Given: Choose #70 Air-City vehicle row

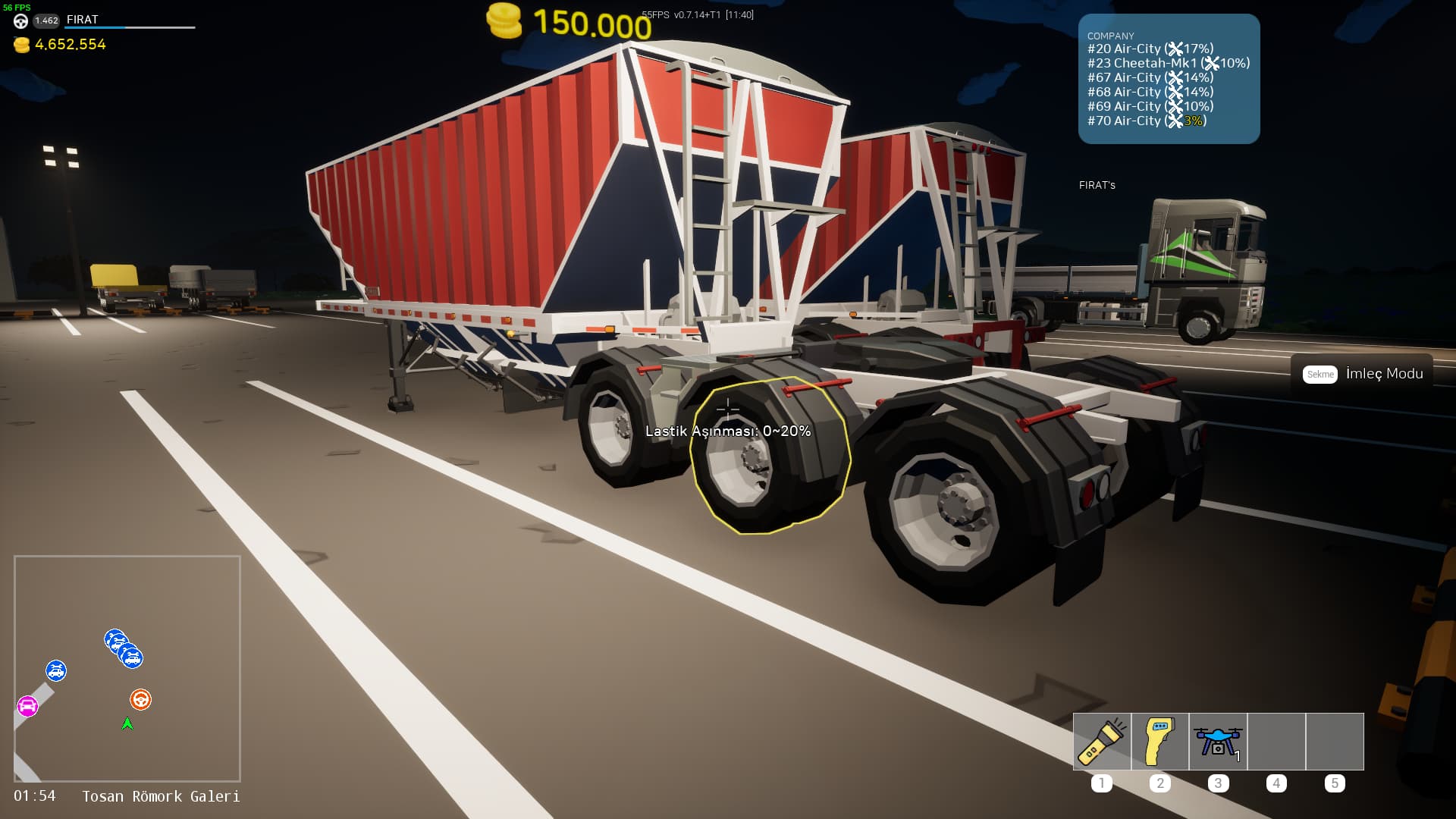Looking at the screenshot, I should (x=1147, y=121).
